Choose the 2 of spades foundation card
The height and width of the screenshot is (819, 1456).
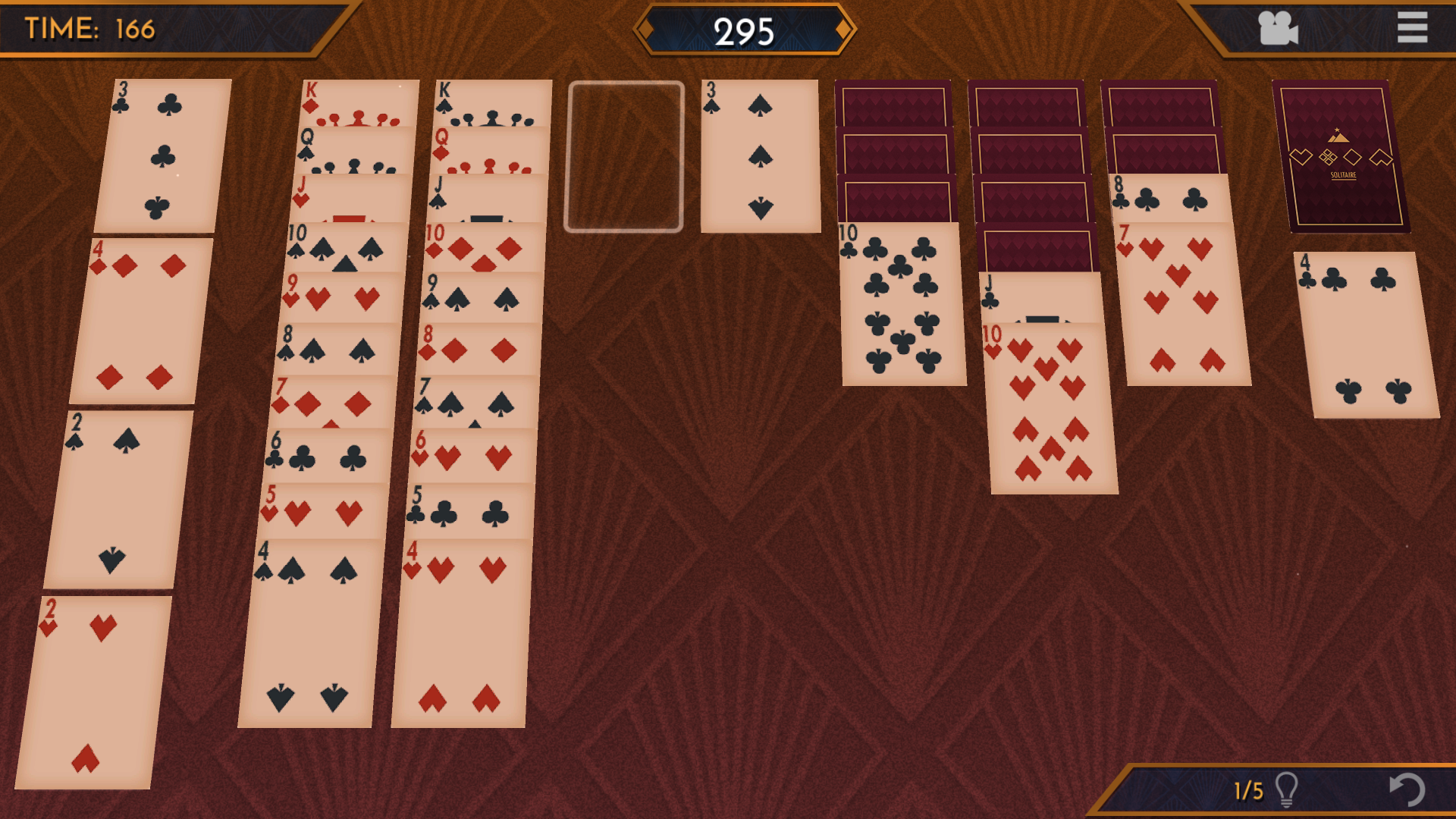coord(118,499)
